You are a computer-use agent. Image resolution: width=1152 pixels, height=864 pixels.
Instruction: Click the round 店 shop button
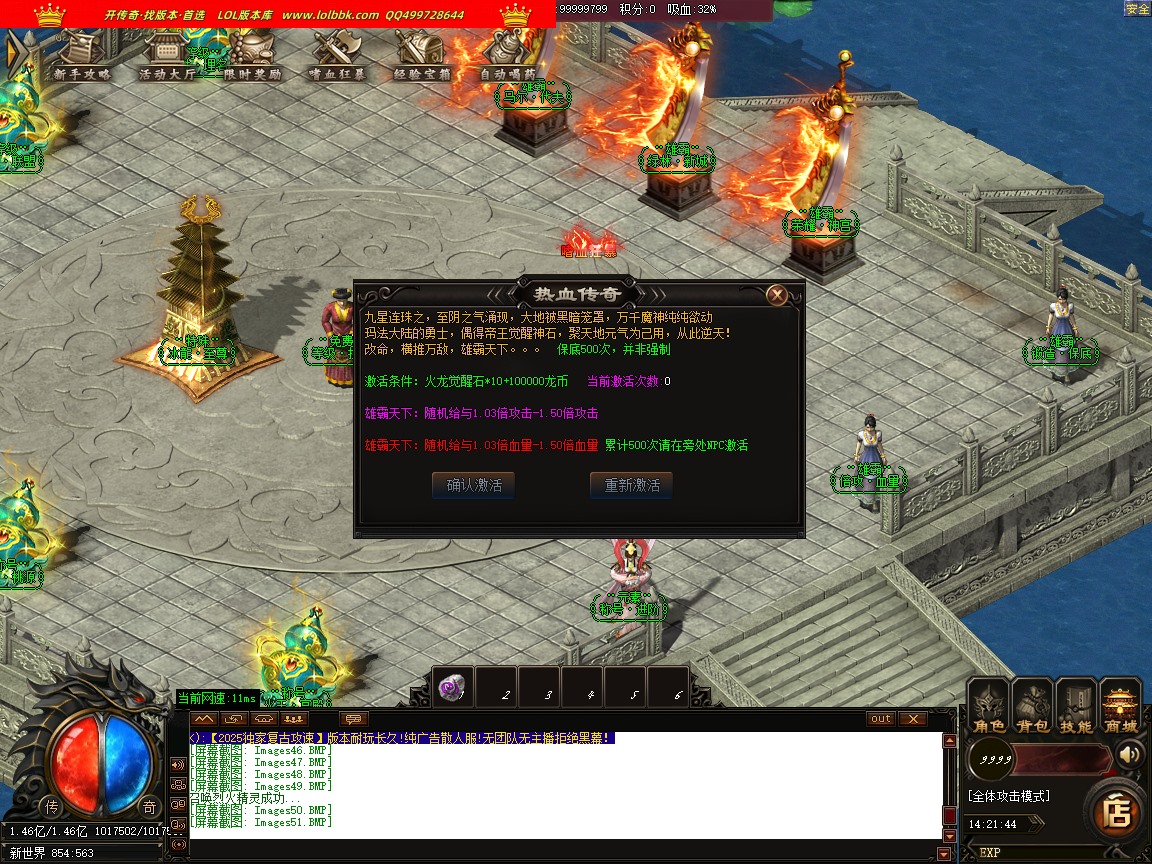tap(1116, 811)
